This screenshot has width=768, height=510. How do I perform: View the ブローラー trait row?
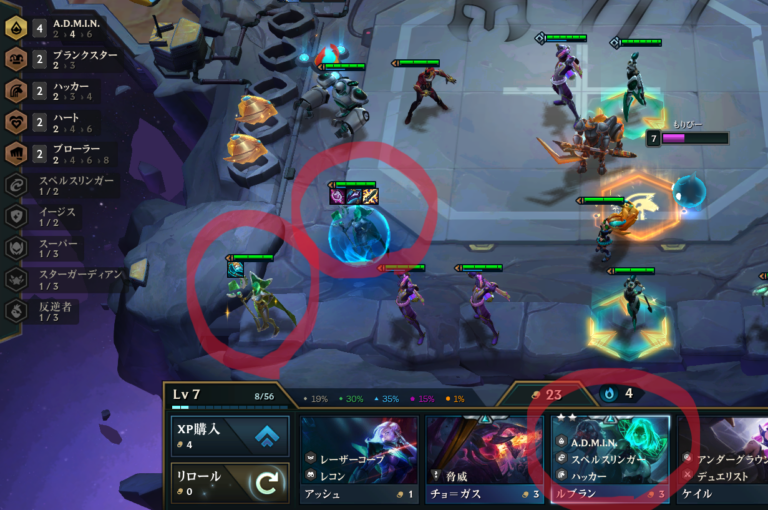pyautogui.click(x=62, y=154)
